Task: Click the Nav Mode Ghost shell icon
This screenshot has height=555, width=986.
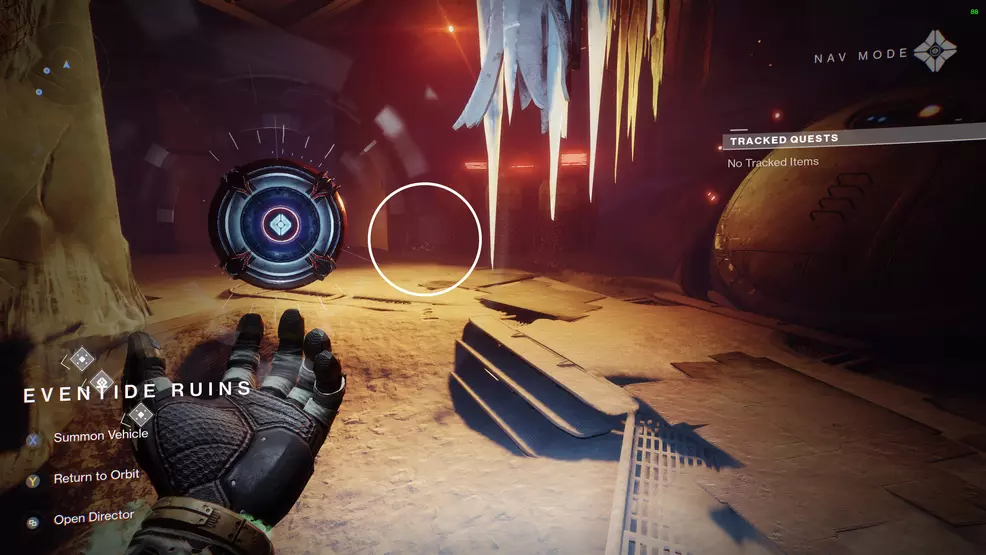Action: [934, 49]
